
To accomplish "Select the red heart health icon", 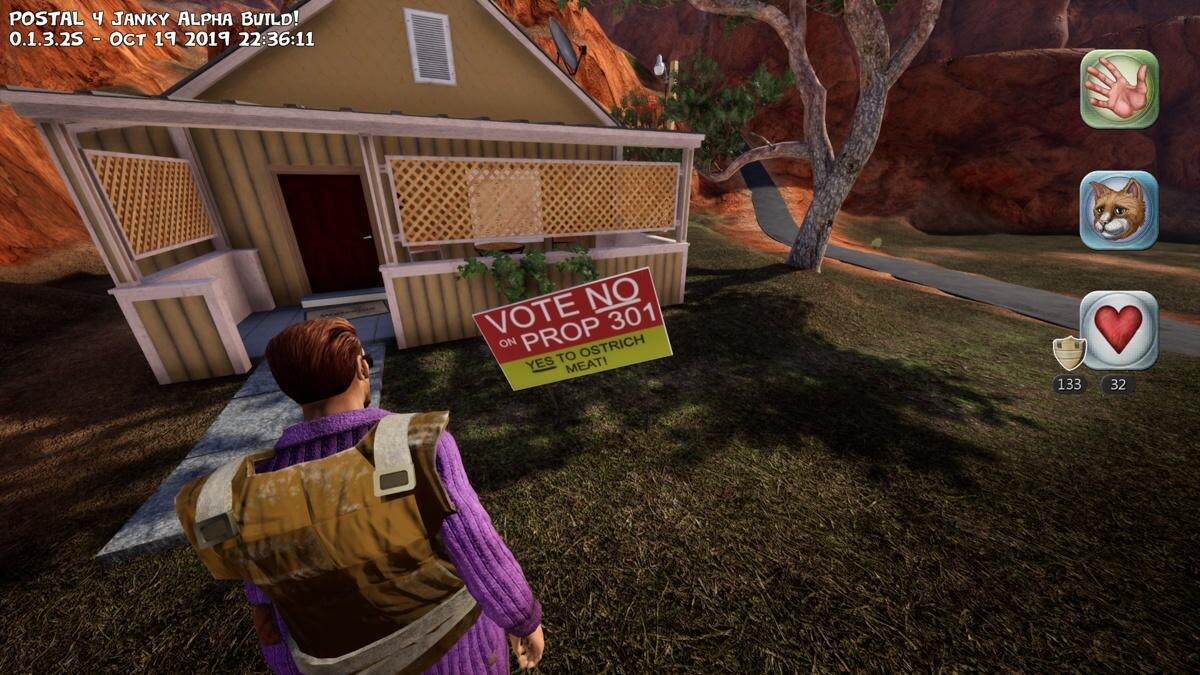I will tap(1119, 330).
